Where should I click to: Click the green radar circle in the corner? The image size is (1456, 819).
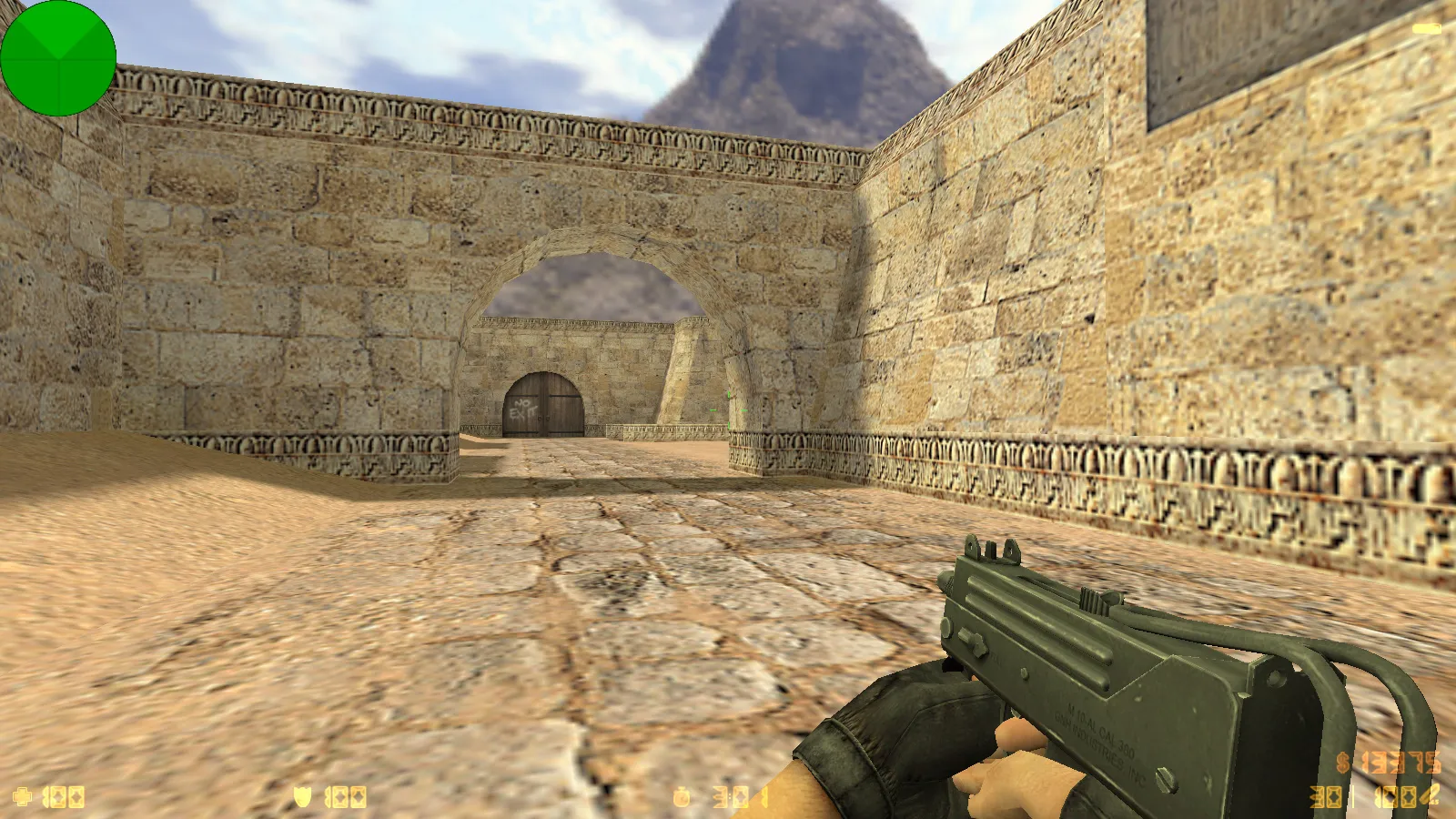click(x=59, y=59)
